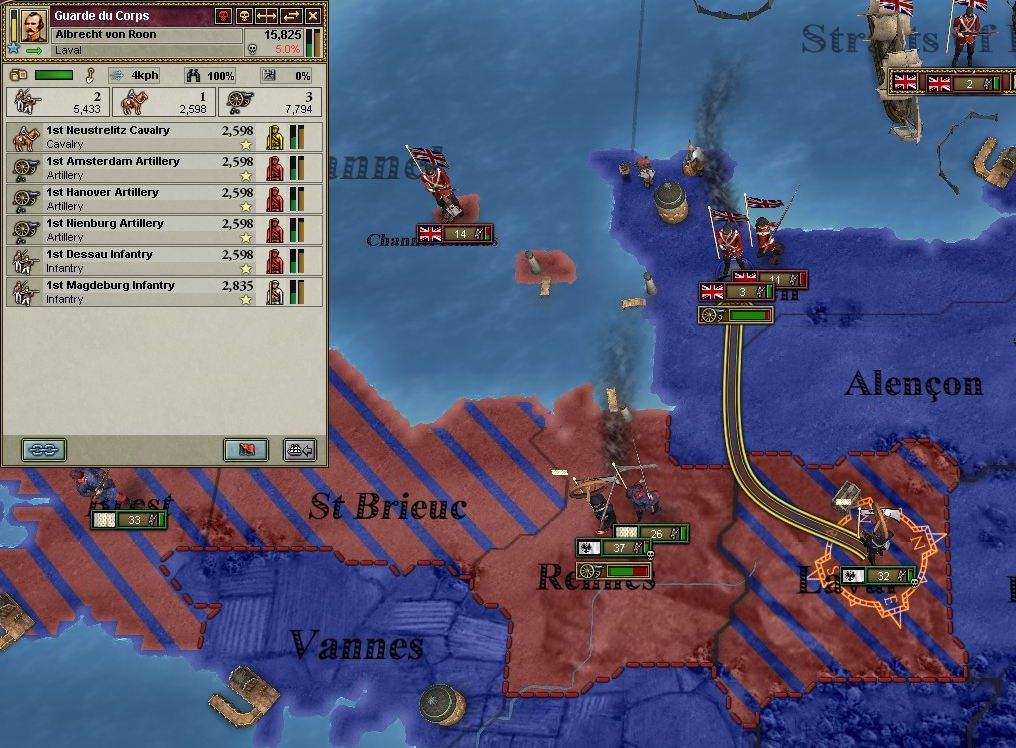Click the split army double-arrow button
The width and height of the screenshot is (1016, 748).
coord(267,16)
